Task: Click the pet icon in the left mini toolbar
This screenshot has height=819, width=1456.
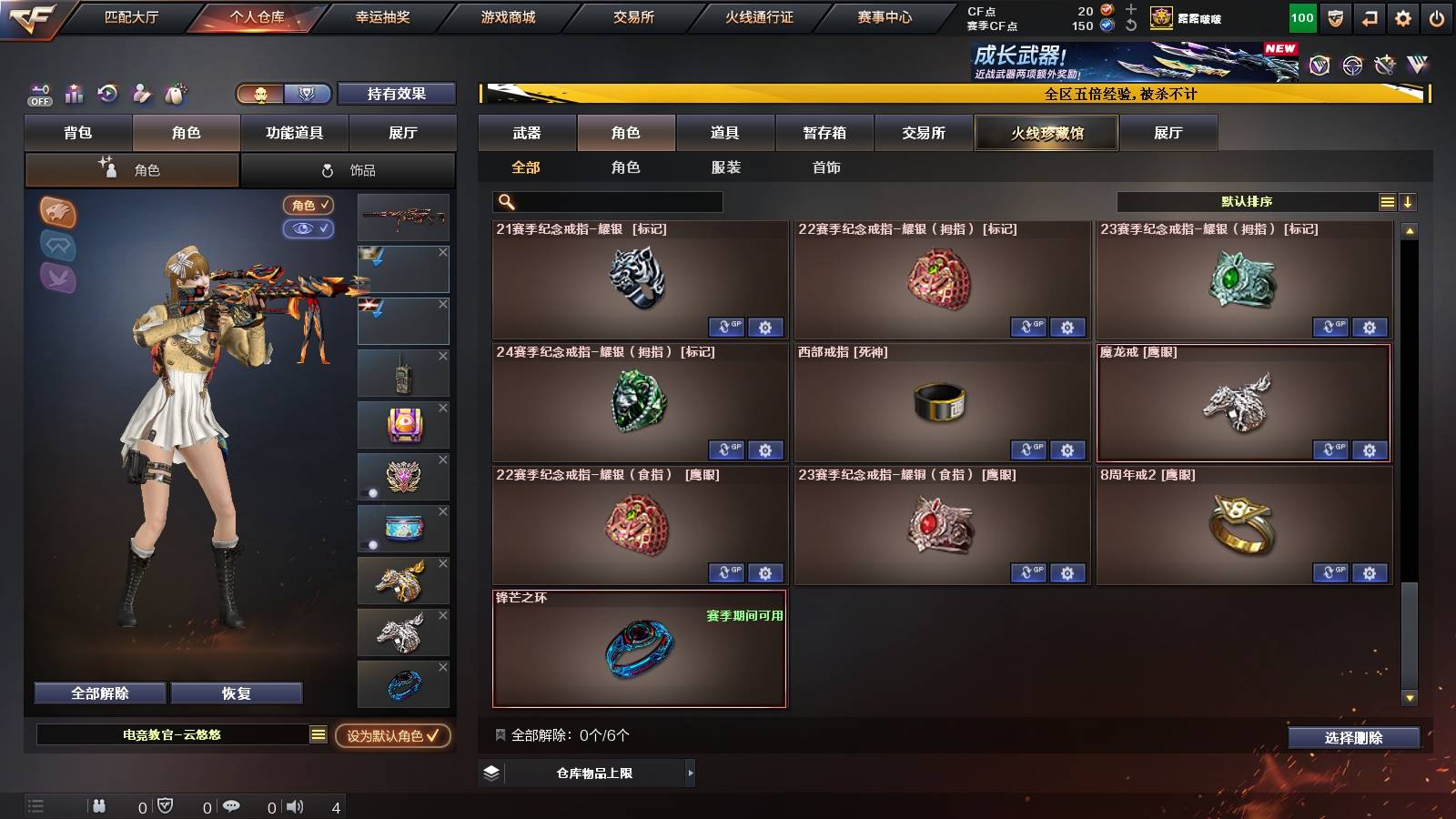Action: coord(177,94)
